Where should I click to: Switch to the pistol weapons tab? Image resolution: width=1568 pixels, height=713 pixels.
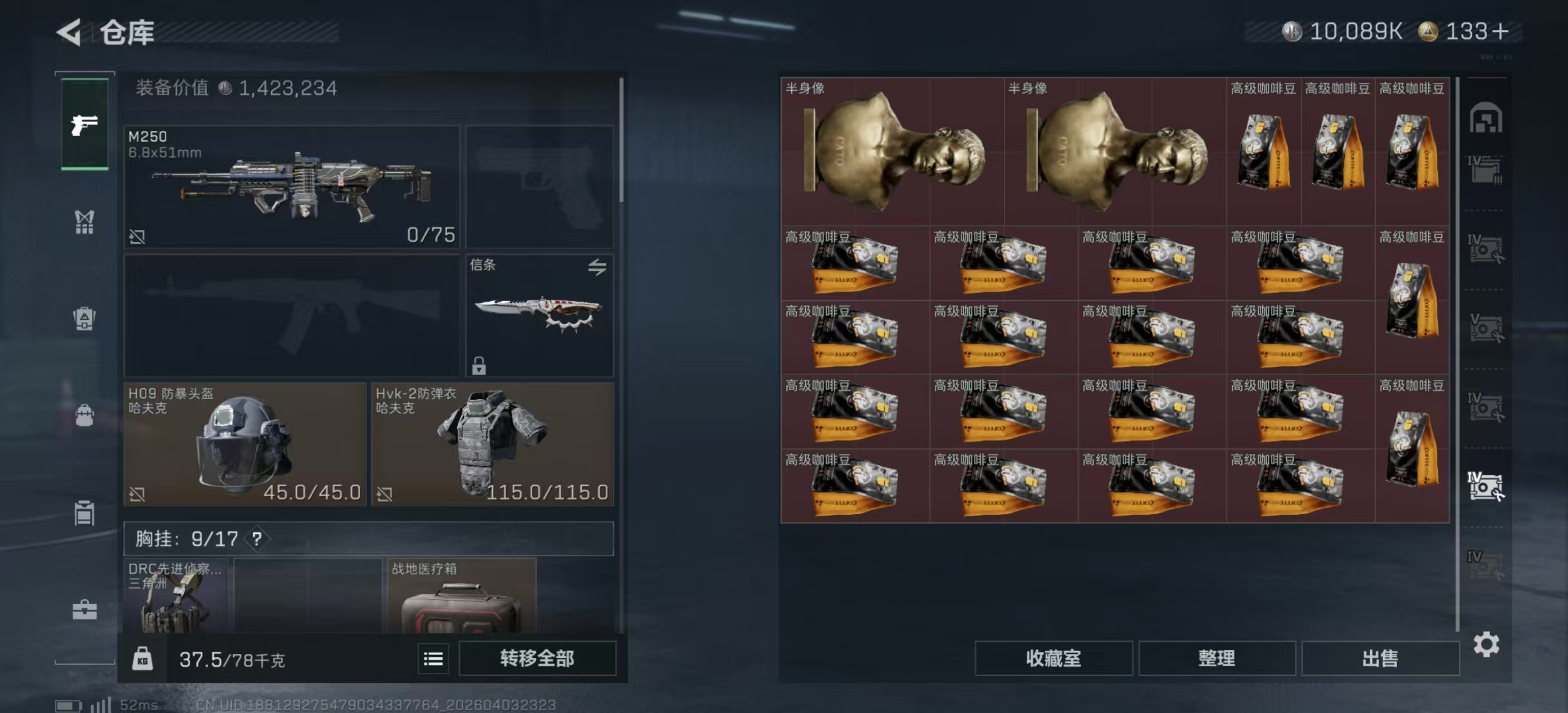(x=85, y=124)
